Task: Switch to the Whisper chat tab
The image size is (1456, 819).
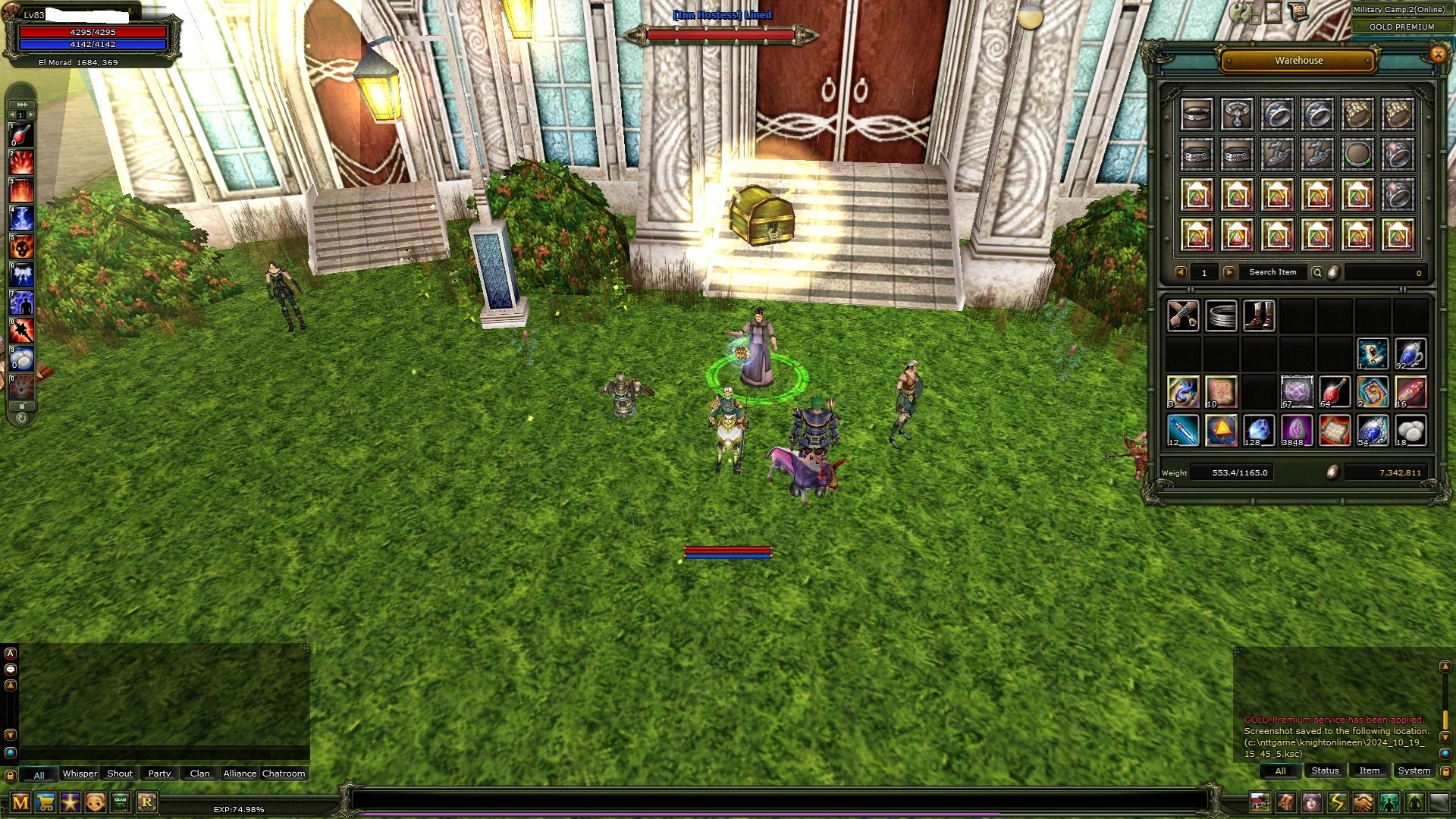Action: pyautogui.click(x=79, y=773)
